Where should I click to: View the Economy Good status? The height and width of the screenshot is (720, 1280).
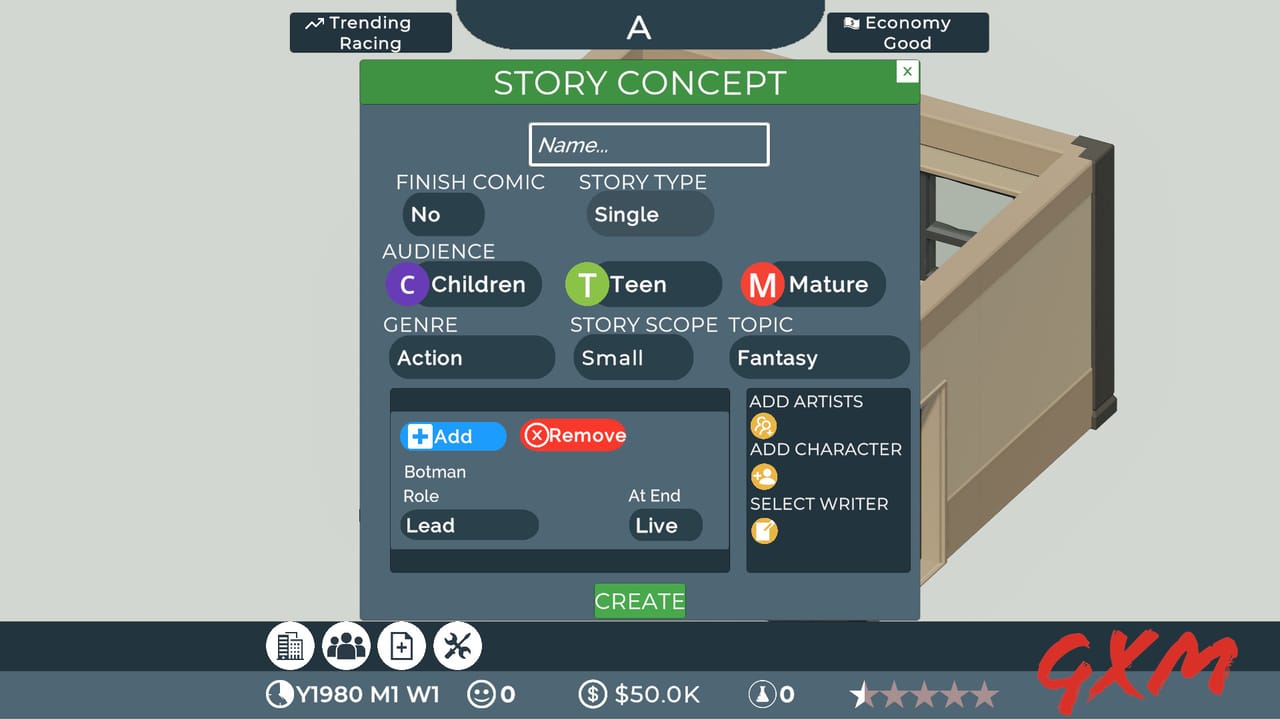click(906, 32)
